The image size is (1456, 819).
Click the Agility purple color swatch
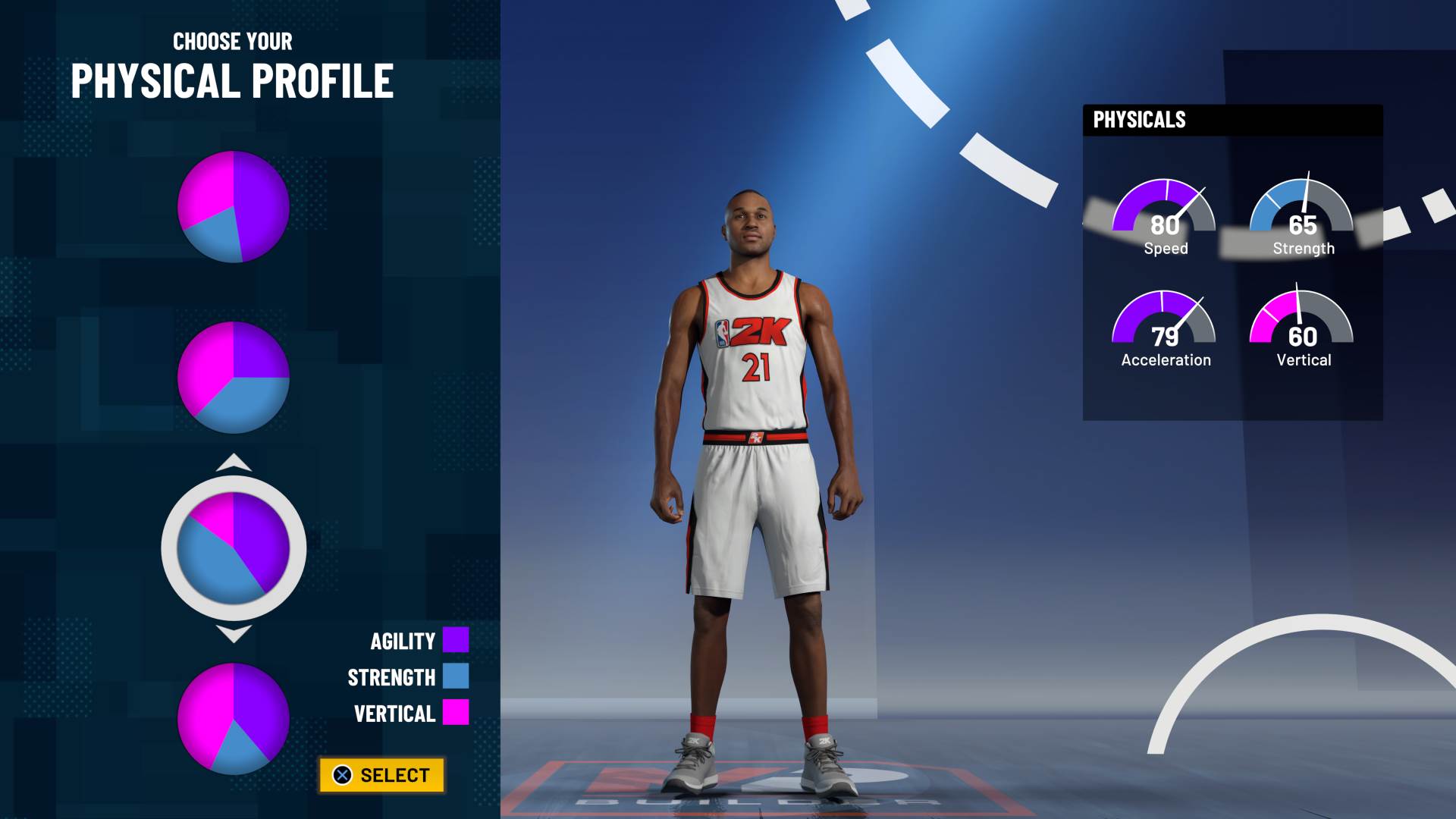pyautogui.click(x=455, y=641)
